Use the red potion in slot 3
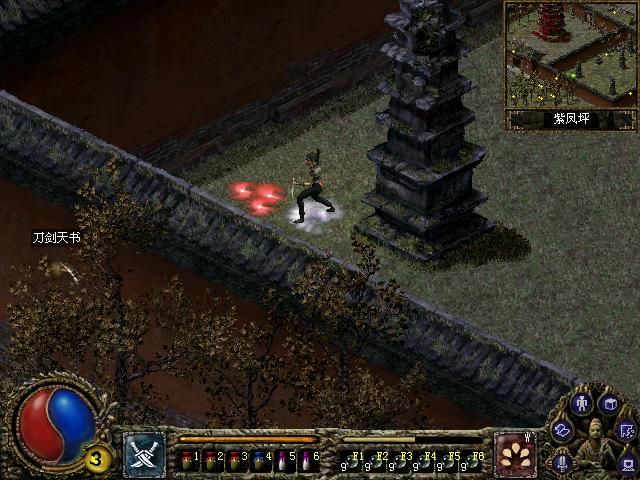The height and width of the screenshot is (480, 640). click(234, 460)
